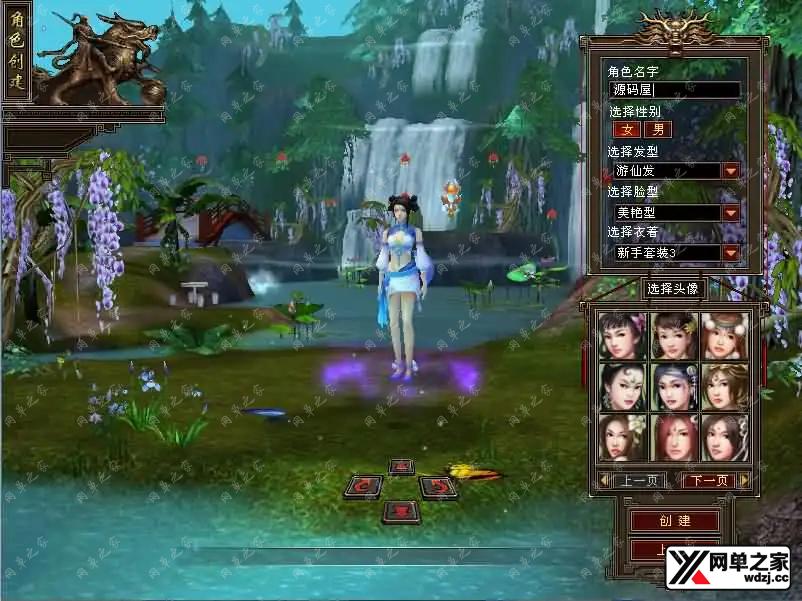Select the bottom-middle red-haired portrait

674,438
